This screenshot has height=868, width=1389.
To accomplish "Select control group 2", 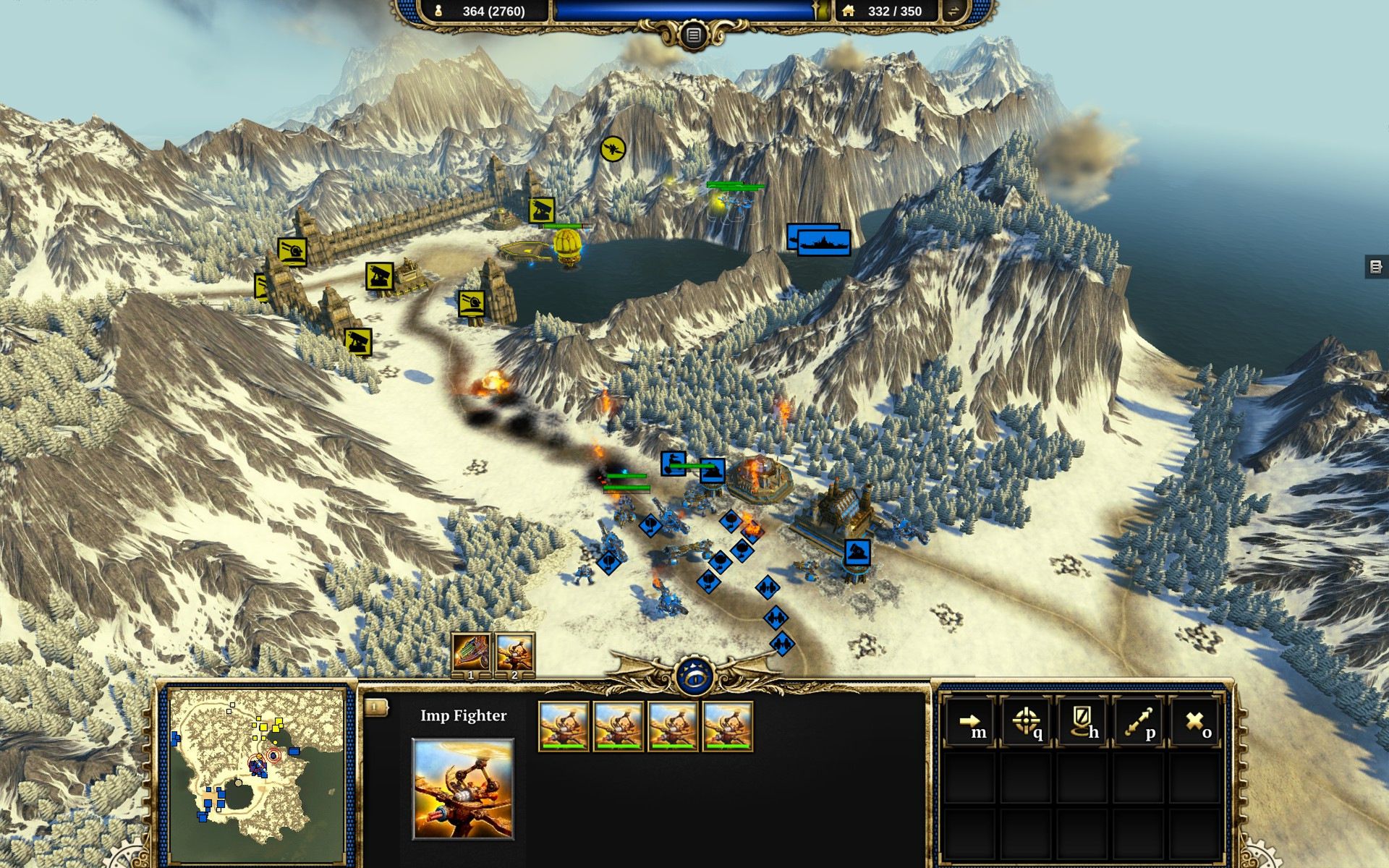I will click(514, 653).
